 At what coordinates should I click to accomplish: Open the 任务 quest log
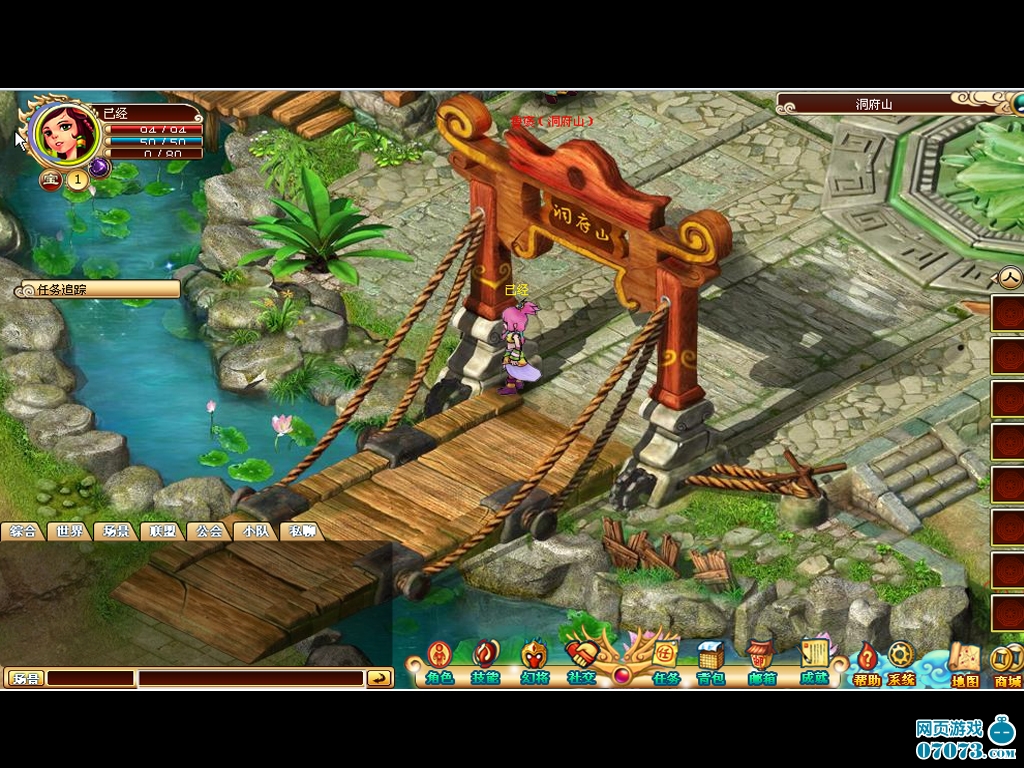click(x=666, y=660)
